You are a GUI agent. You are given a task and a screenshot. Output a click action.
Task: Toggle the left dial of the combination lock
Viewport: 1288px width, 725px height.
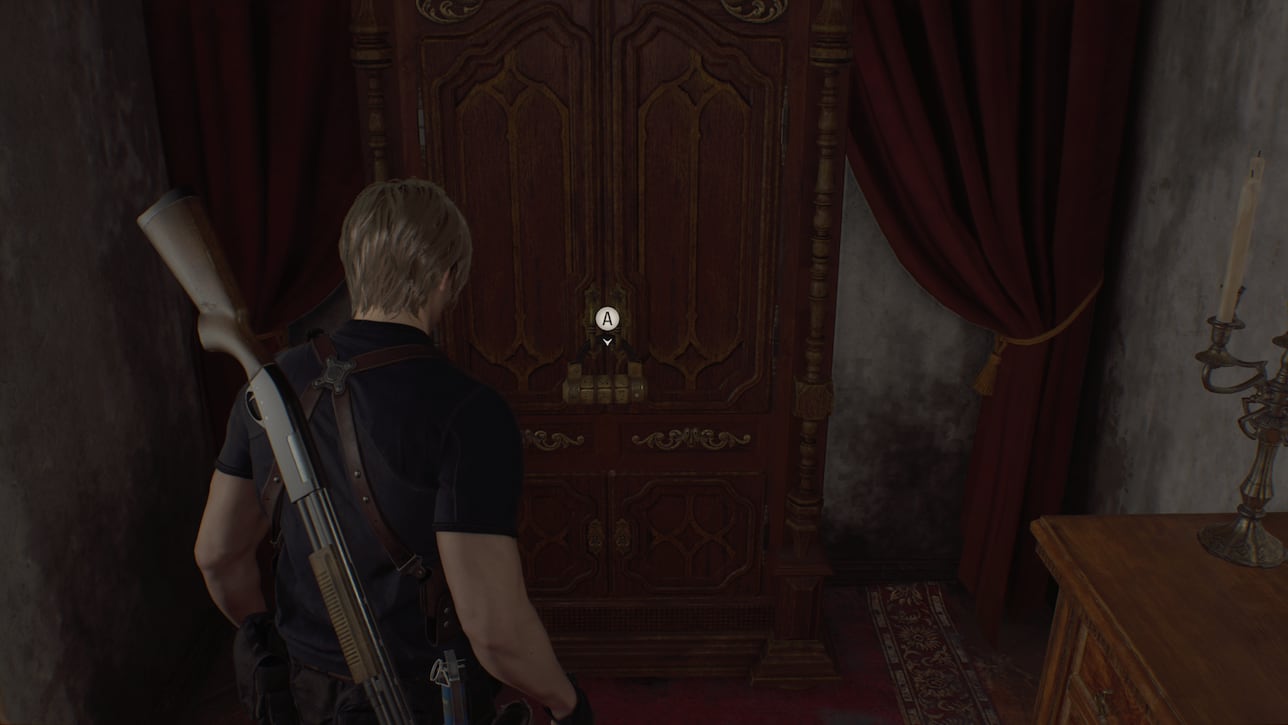click(588, 386)
